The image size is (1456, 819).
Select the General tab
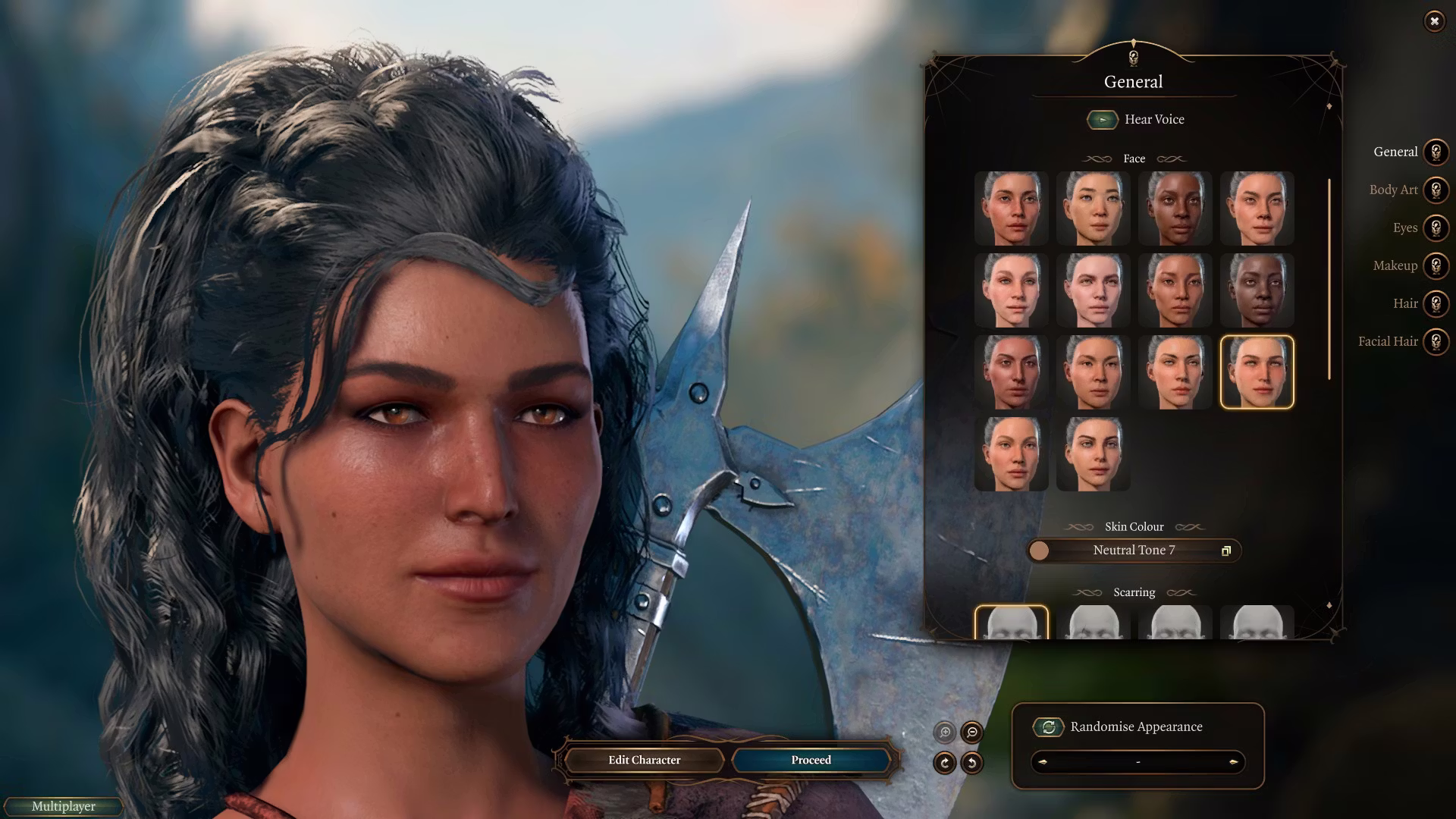pyautogui.click(x=1435, y=152)
